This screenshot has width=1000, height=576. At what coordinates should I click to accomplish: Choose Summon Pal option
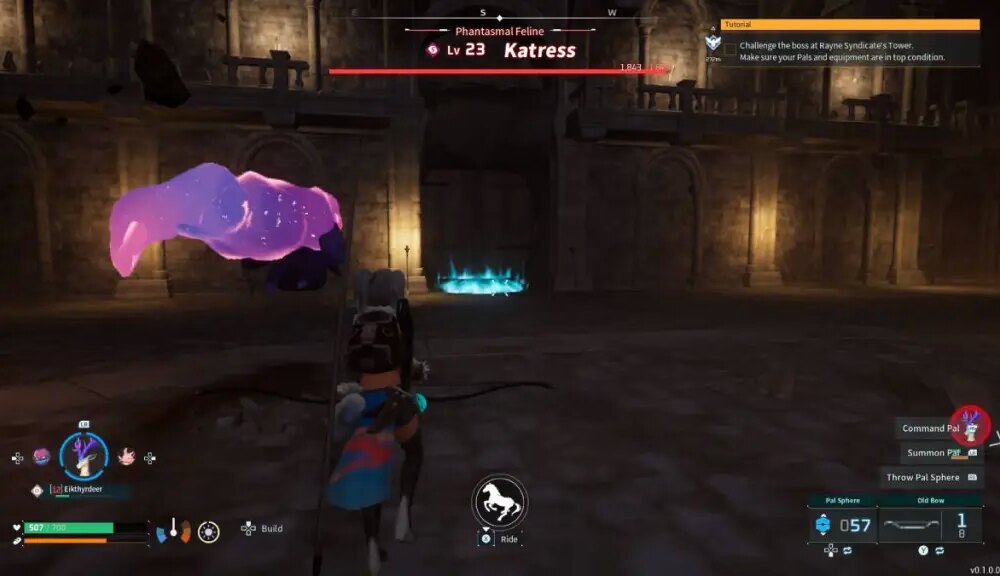tap(930, 453)
